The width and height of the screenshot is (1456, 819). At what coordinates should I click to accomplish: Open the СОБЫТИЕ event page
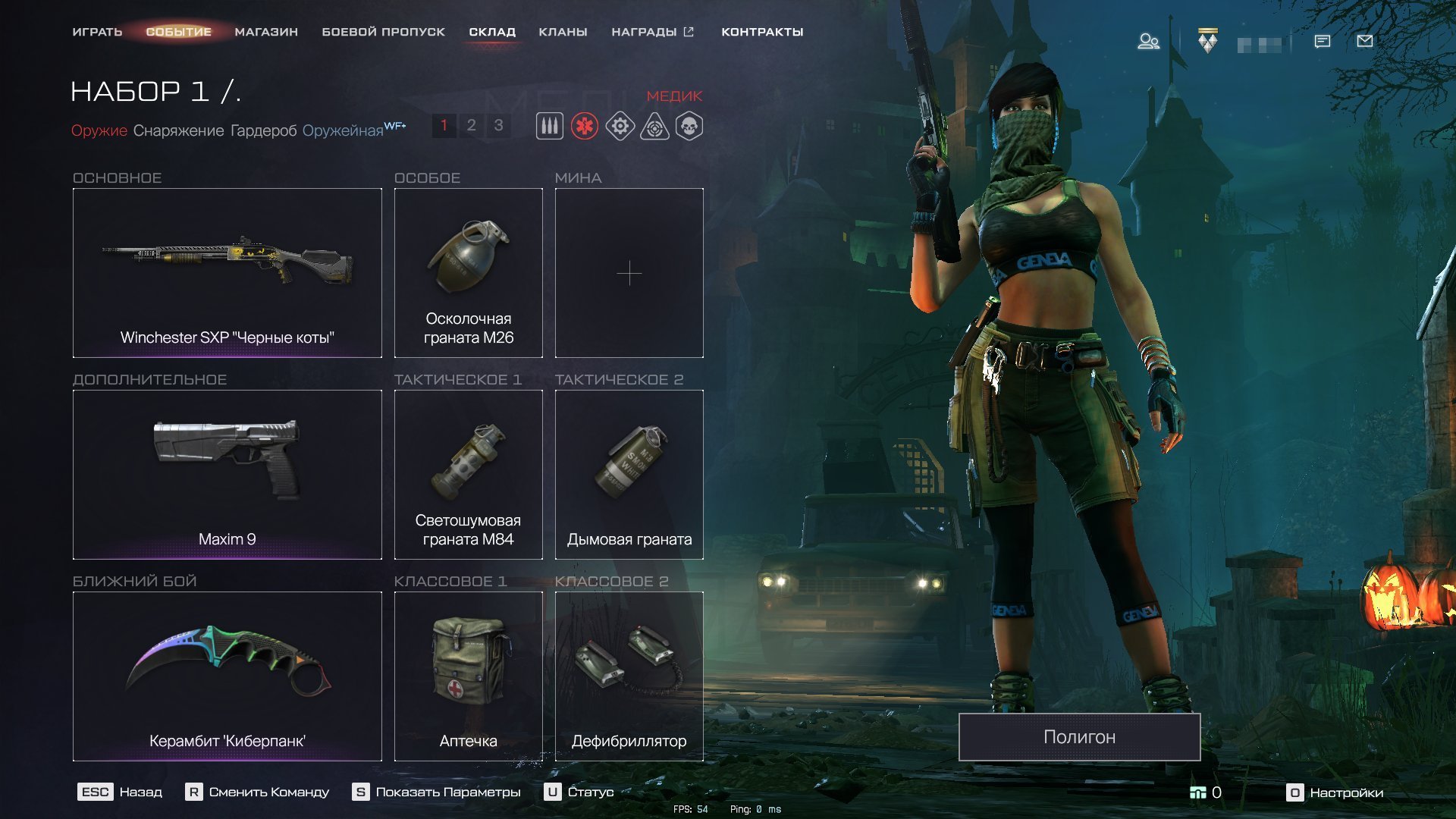178,32
